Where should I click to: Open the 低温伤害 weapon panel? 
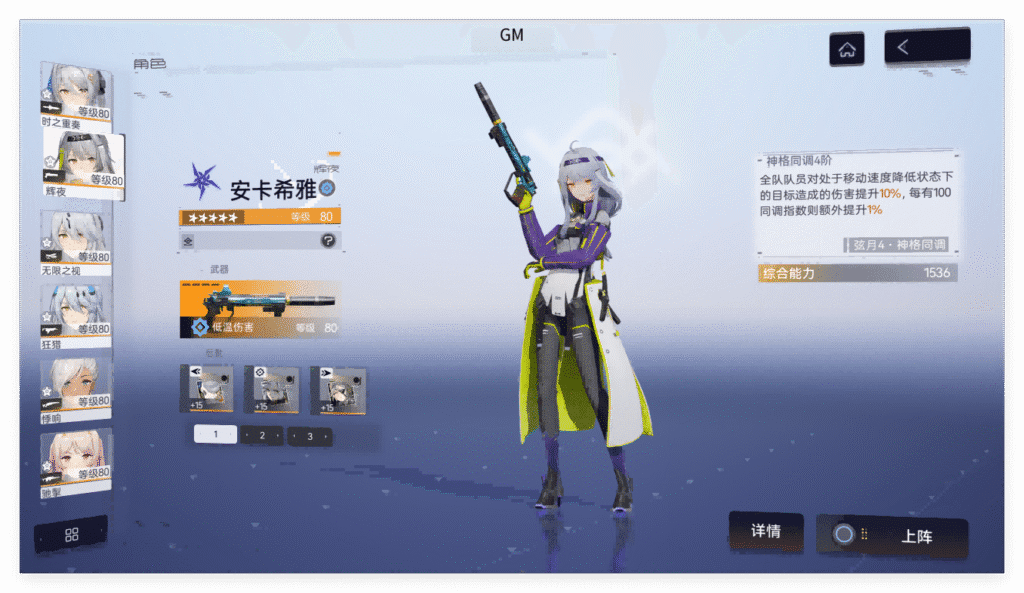[x=260, y=309]
